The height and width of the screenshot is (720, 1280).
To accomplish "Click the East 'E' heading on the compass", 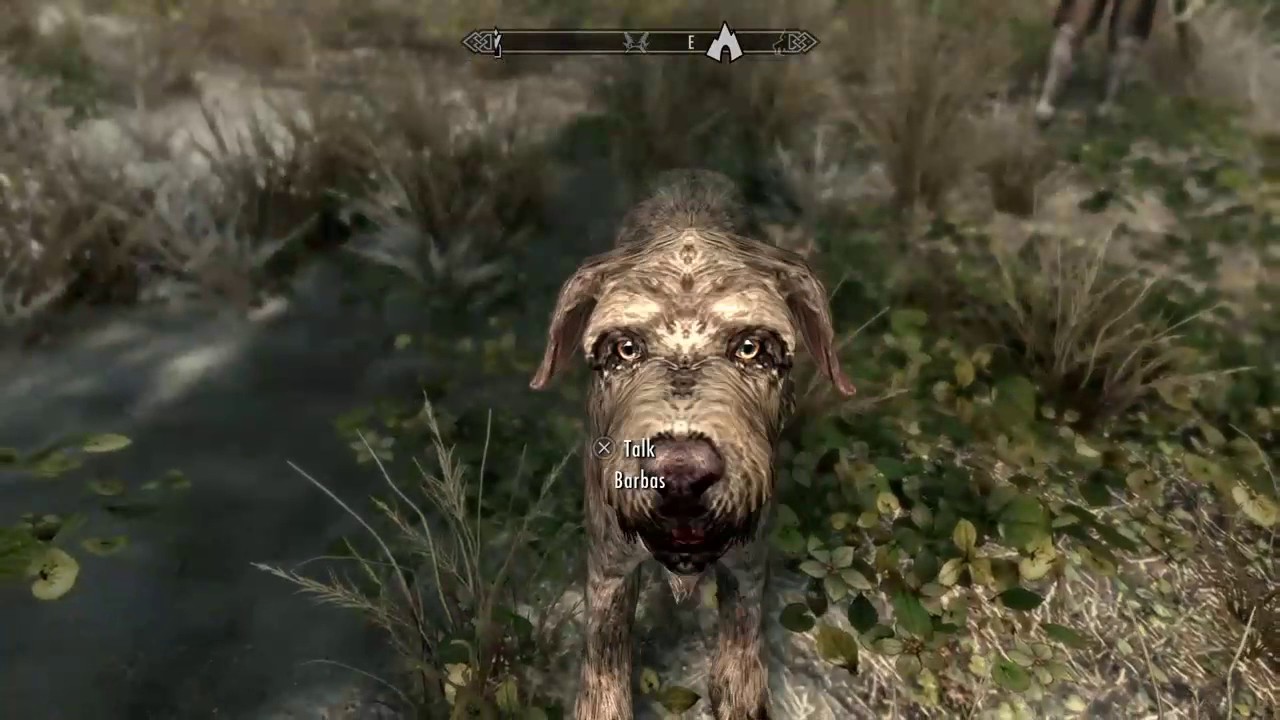I will (x=690, y=42).
